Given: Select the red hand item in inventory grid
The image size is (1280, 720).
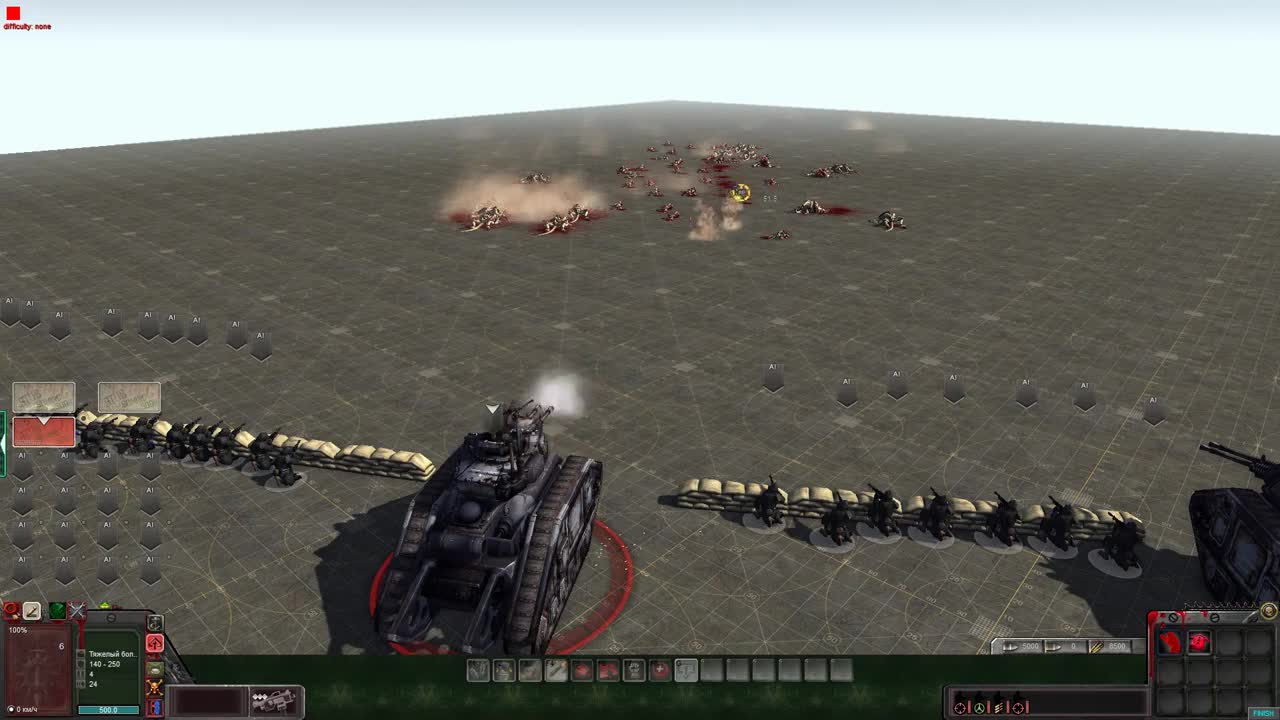Looking at the screenshot, I should (x=1170, y=643).
